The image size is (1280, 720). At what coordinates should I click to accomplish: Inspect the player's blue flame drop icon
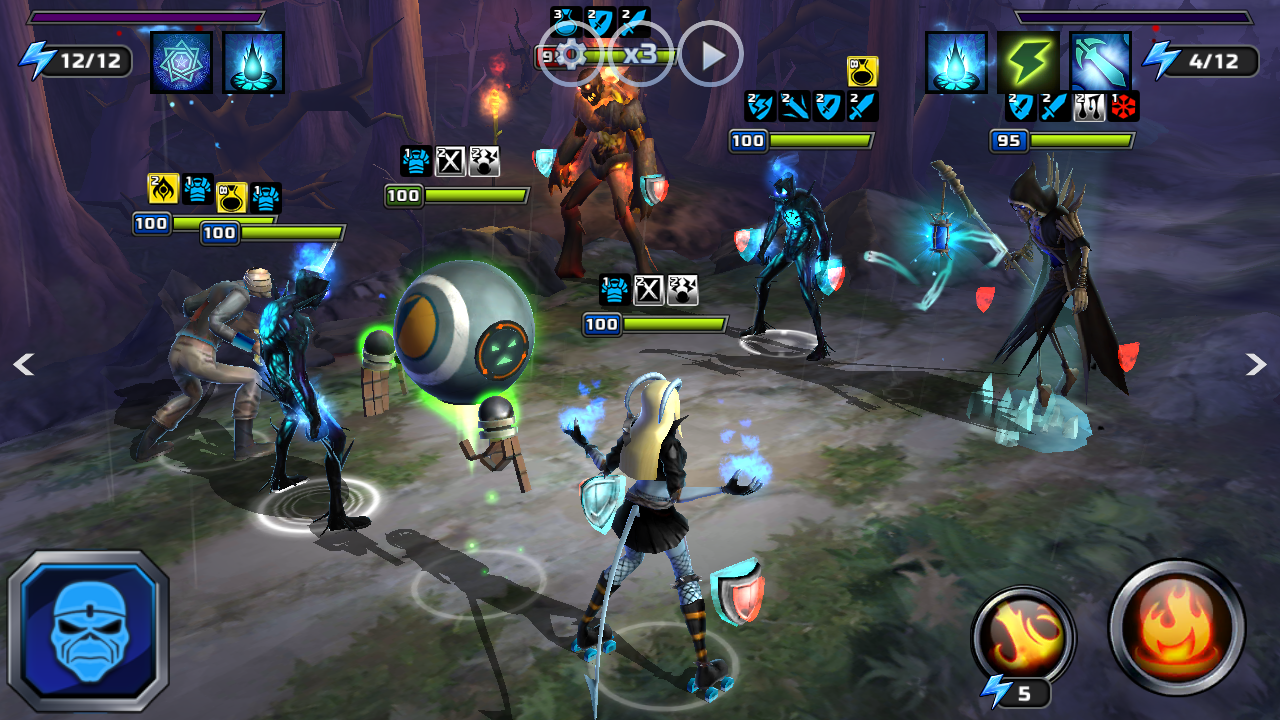[x=253, y=62]
